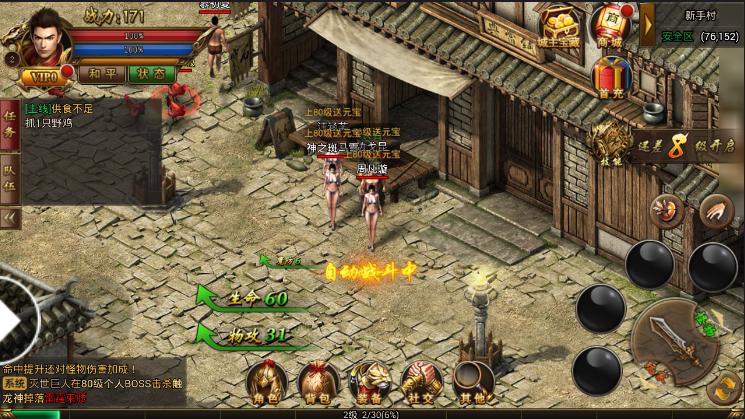The width and height of the screenshot is (745, 419).
Task: Click the VIP0 badge
Action: click(40, 76)
